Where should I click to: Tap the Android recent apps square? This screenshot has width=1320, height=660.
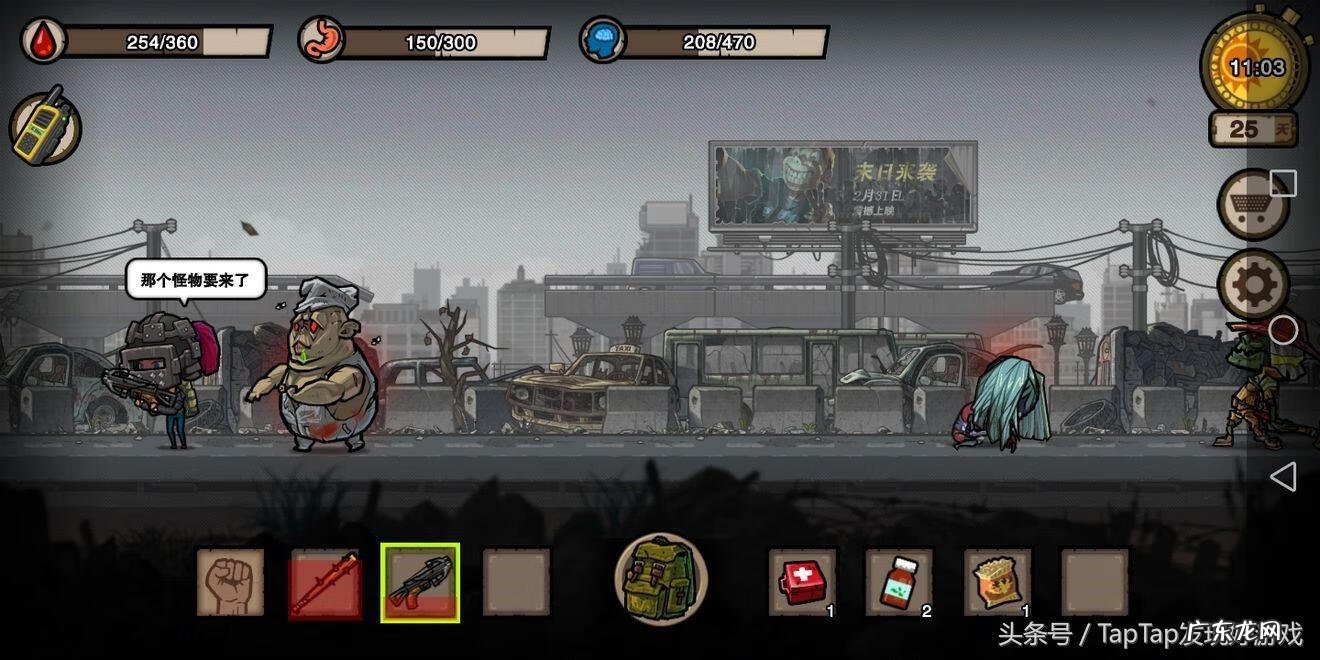point(1283,183)
